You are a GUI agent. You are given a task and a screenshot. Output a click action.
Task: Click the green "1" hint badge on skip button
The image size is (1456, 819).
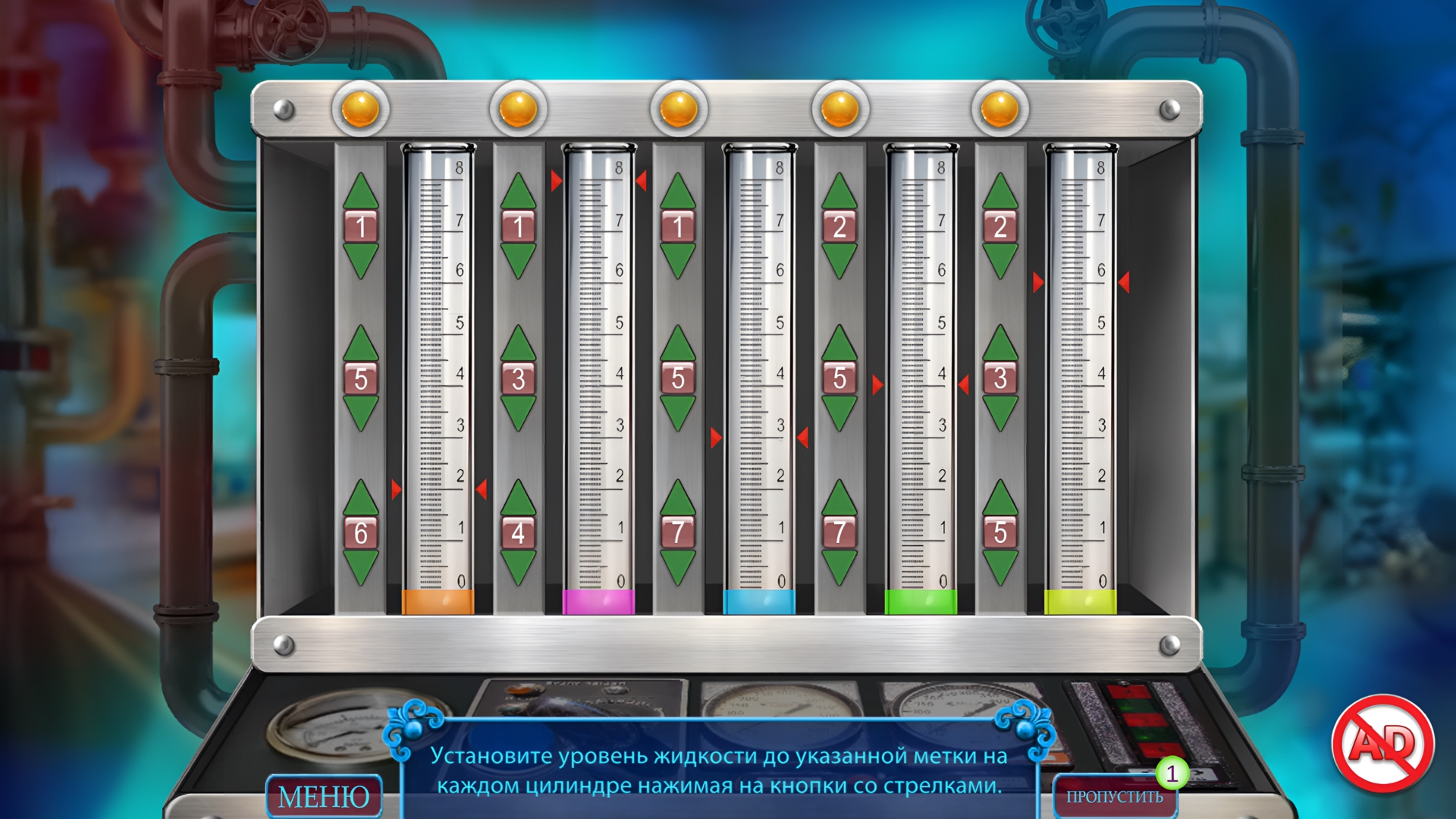coord(1172,775)
